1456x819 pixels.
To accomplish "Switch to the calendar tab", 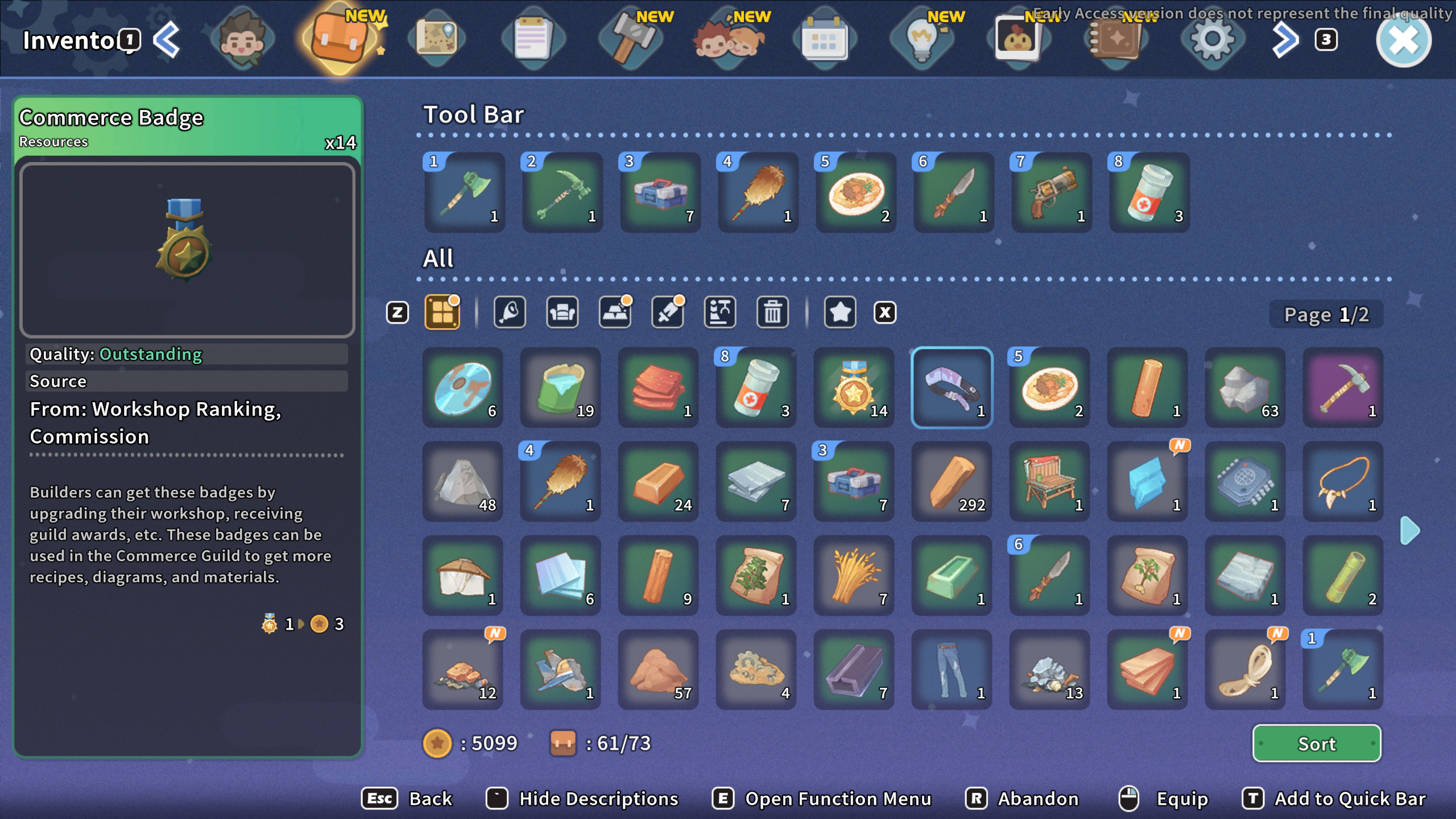I will coord(824,40).
